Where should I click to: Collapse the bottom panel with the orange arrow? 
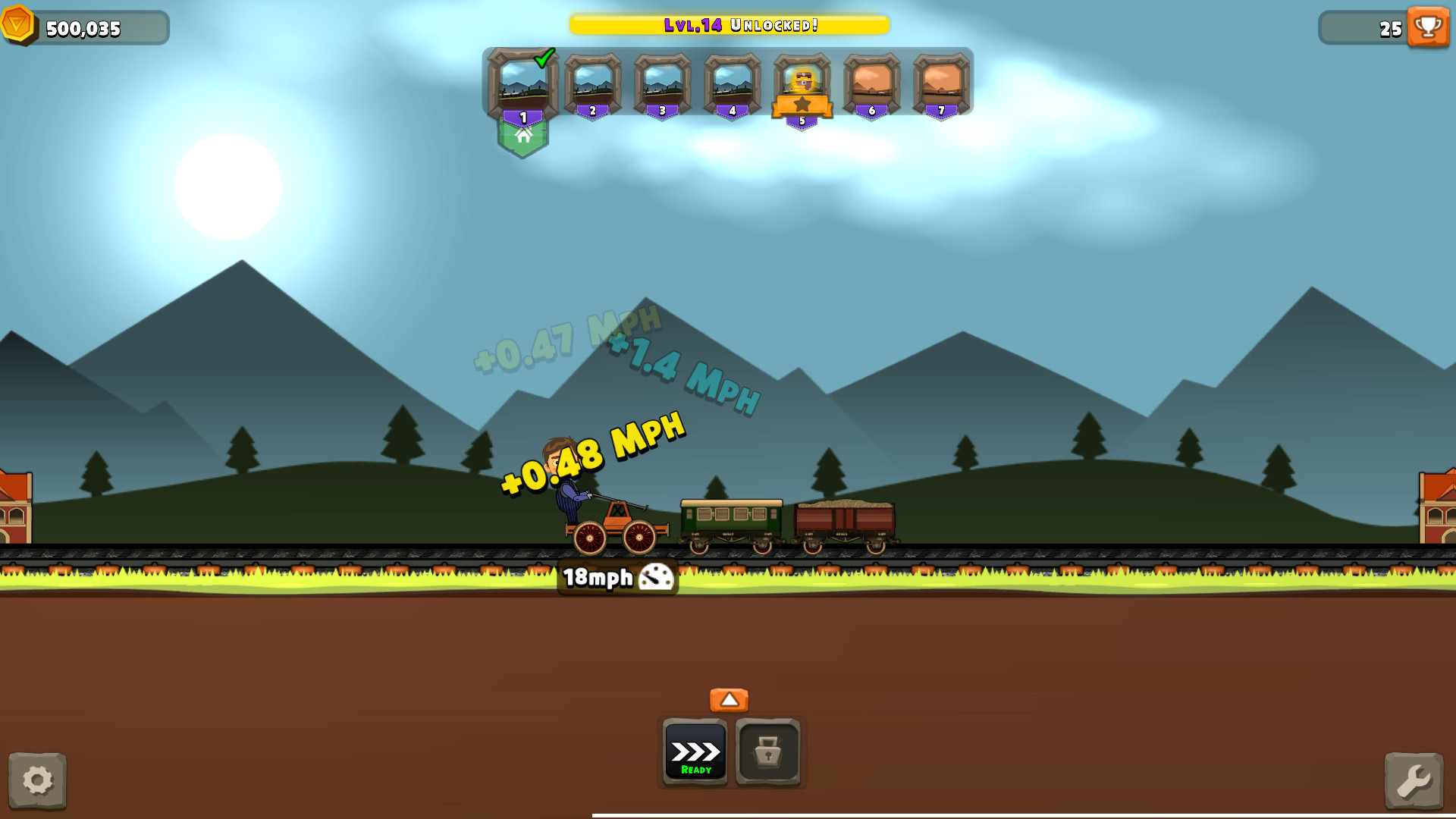730,699
